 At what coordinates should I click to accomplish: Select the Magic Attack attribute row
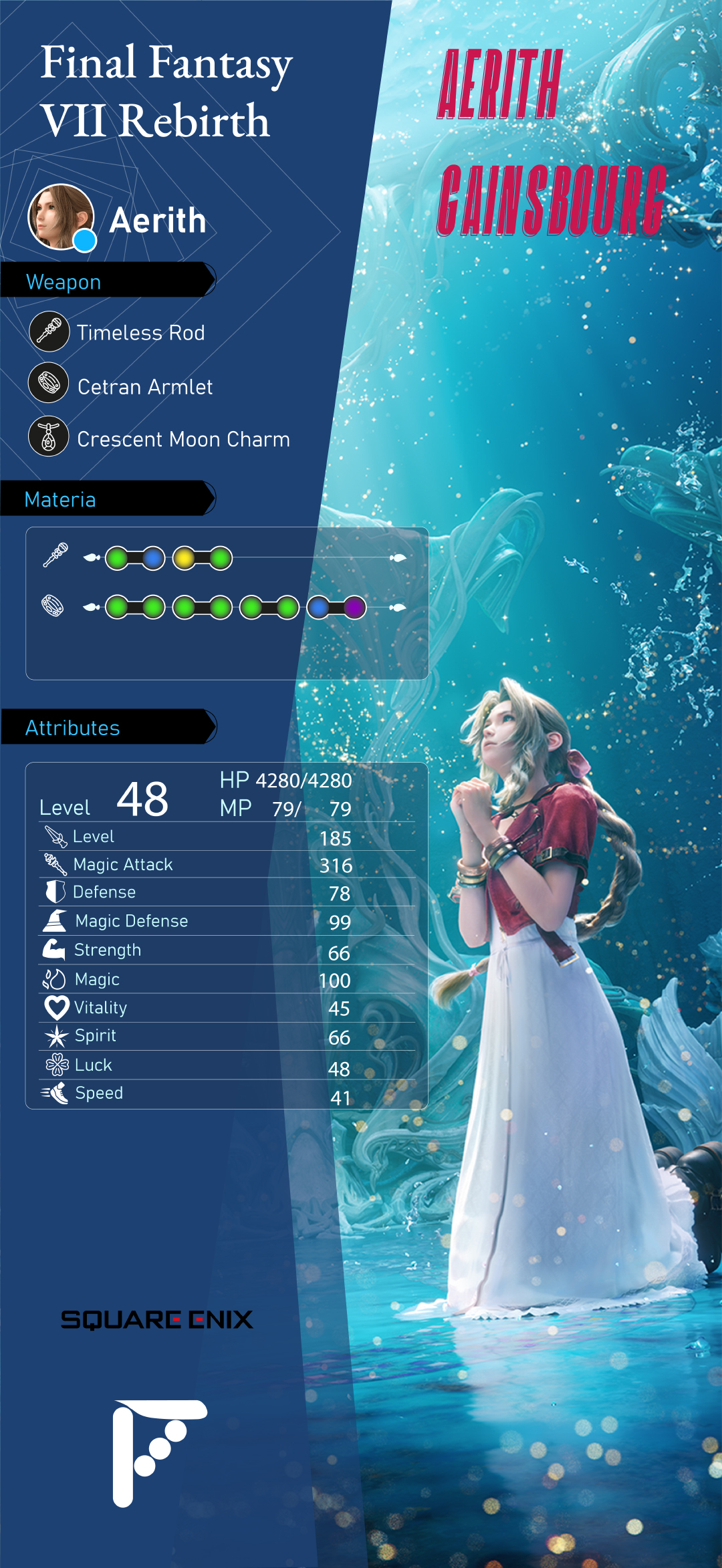[x=227, y=865]
